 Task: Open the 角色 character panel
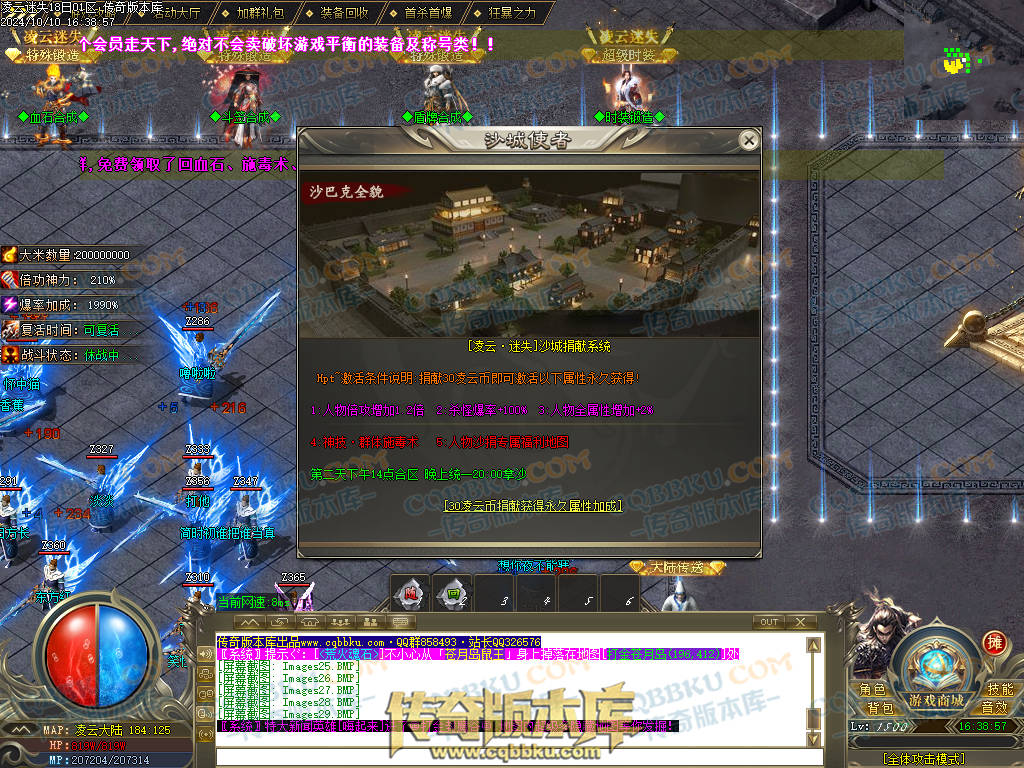click(x=873, y=690)
